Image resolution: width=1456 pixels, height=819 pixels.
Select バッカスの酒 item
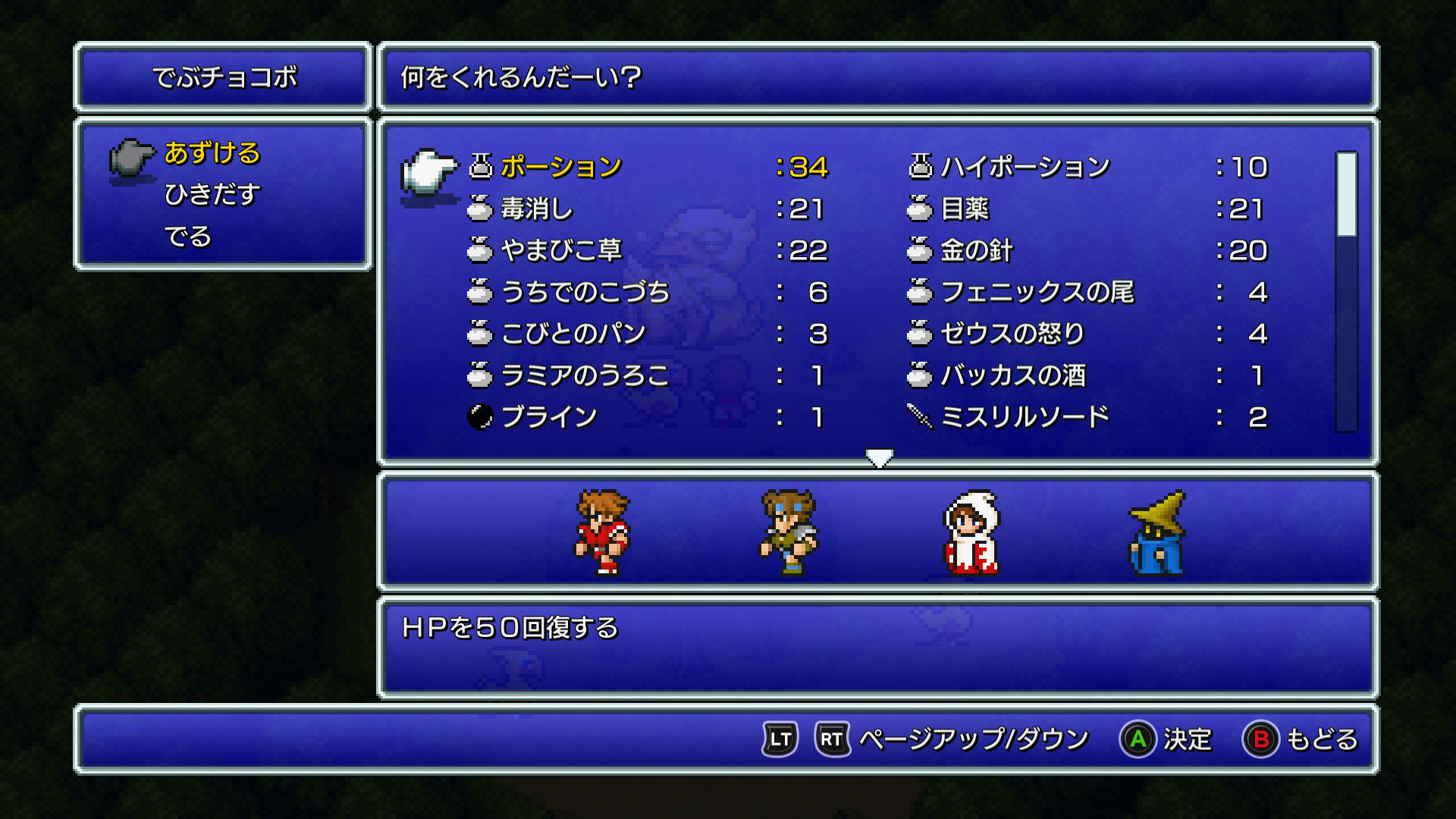(x=1013, y=375)
